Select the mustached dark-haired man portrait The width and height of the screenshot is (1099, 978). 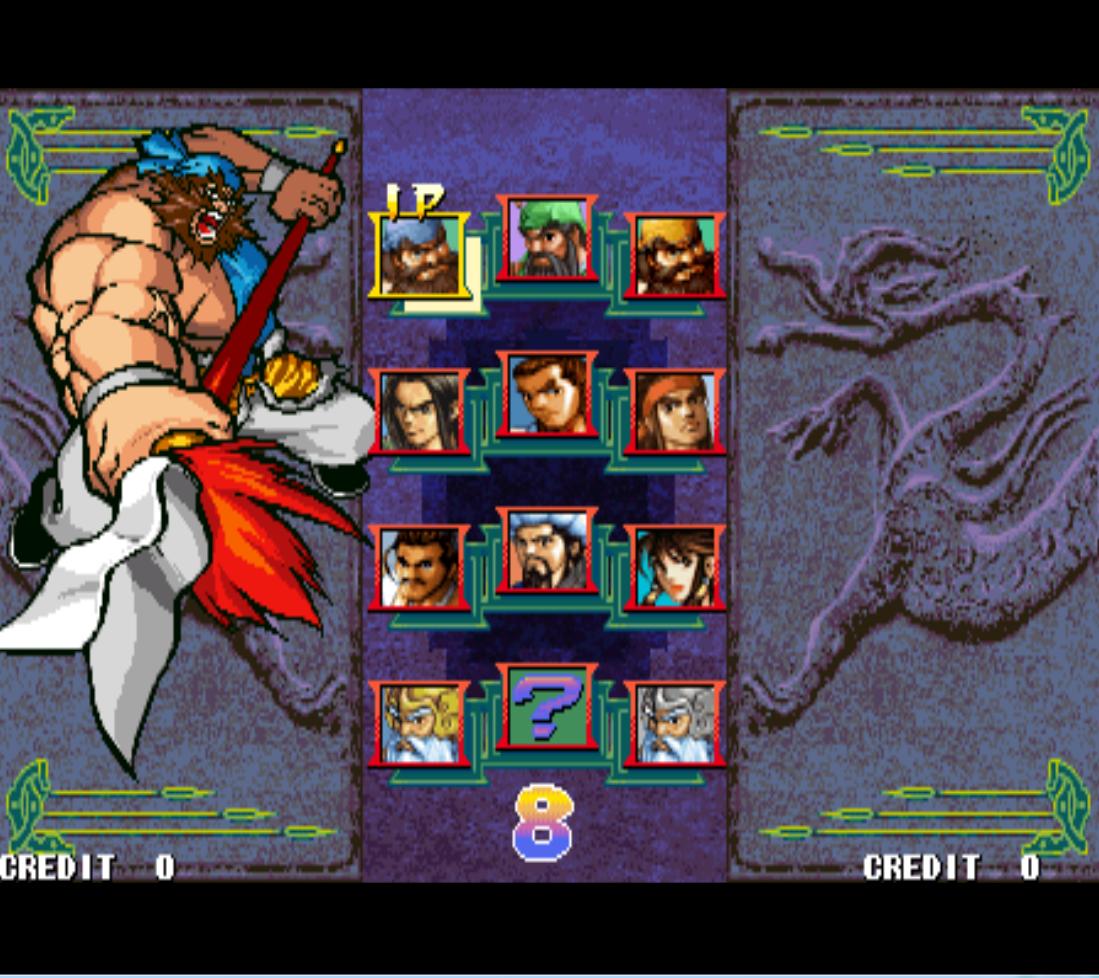419,567
